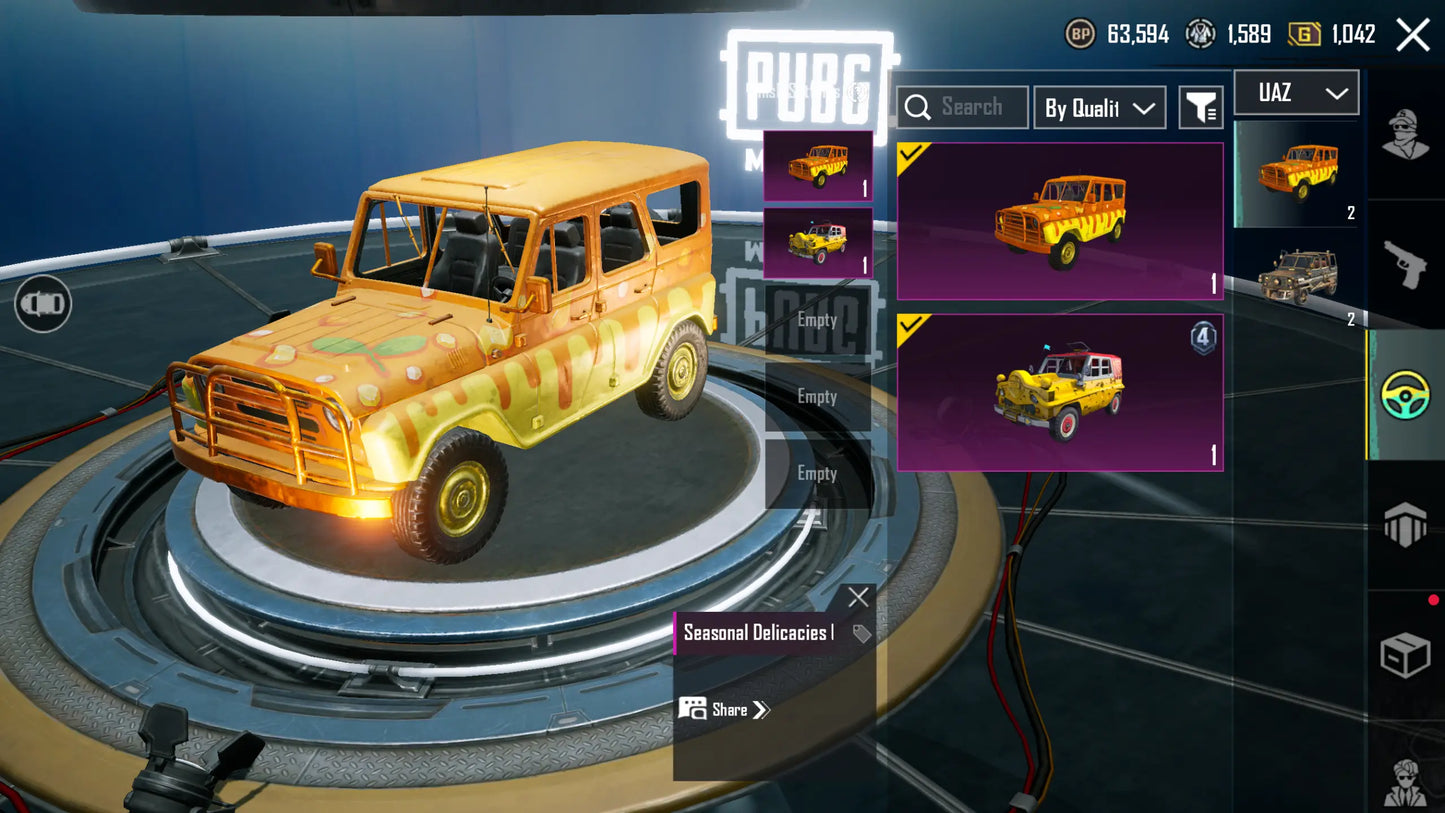Close the inventory screen with the X

pos(1412,35)
